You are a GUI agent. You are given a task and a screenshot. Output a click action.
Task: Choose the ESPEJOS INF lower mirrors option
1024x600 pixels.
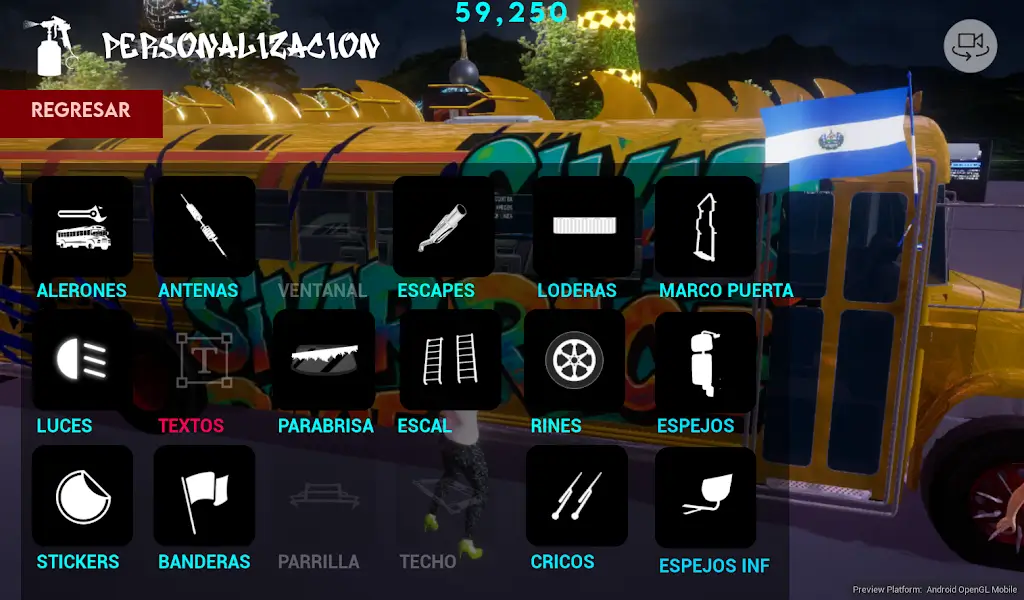pos(705,497)
